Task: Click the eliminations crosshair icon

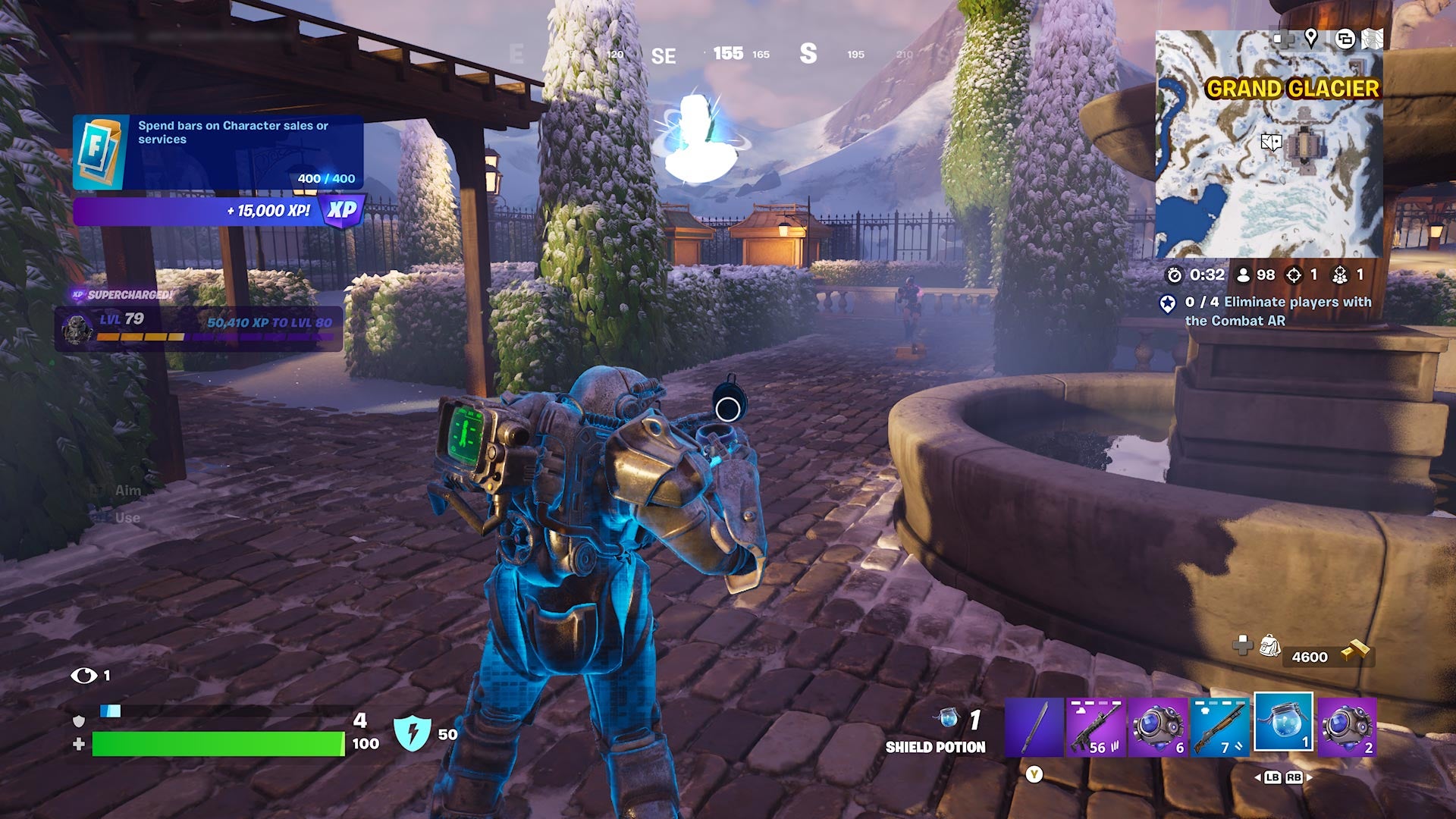Action: tap(1294, 275)
